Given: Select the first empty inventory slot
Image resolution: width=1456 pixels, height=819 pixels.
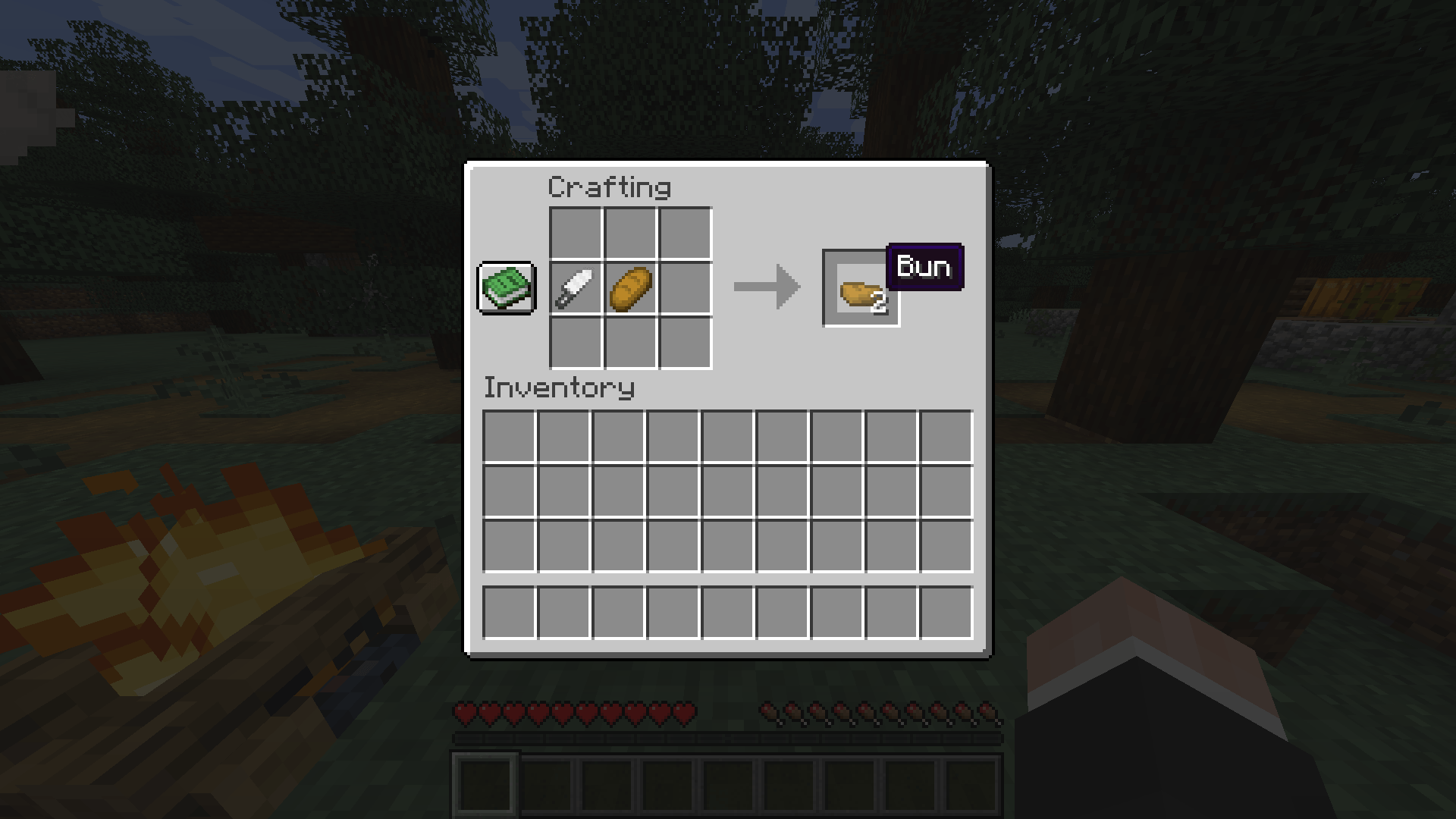Looking at the screenshot, I should click(510, 436).
